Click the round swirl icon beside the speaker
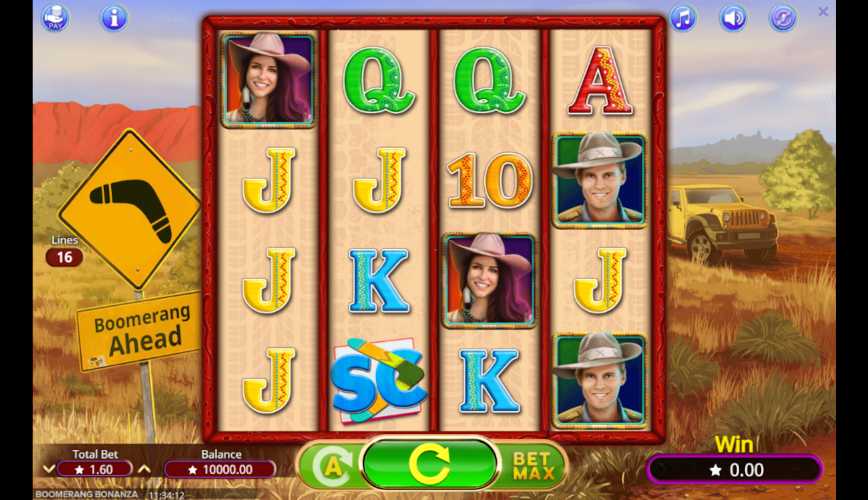The height and width of the screenshot is (500, 868). pyautogui.click(x=782, y=18)
